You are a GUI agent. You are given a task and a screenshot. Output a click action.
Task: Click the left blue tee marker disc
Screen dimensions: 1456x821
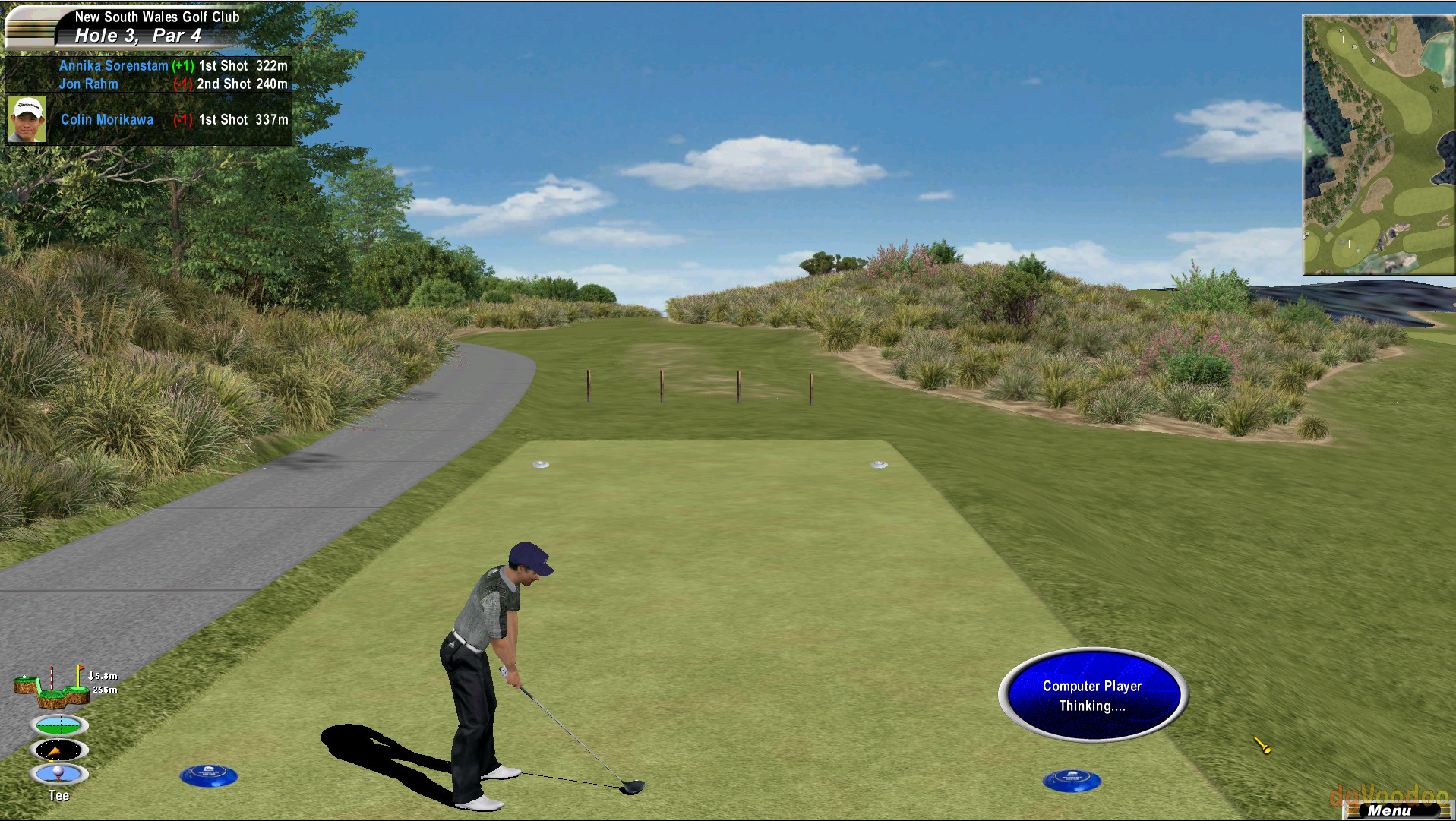pos(210,777)
